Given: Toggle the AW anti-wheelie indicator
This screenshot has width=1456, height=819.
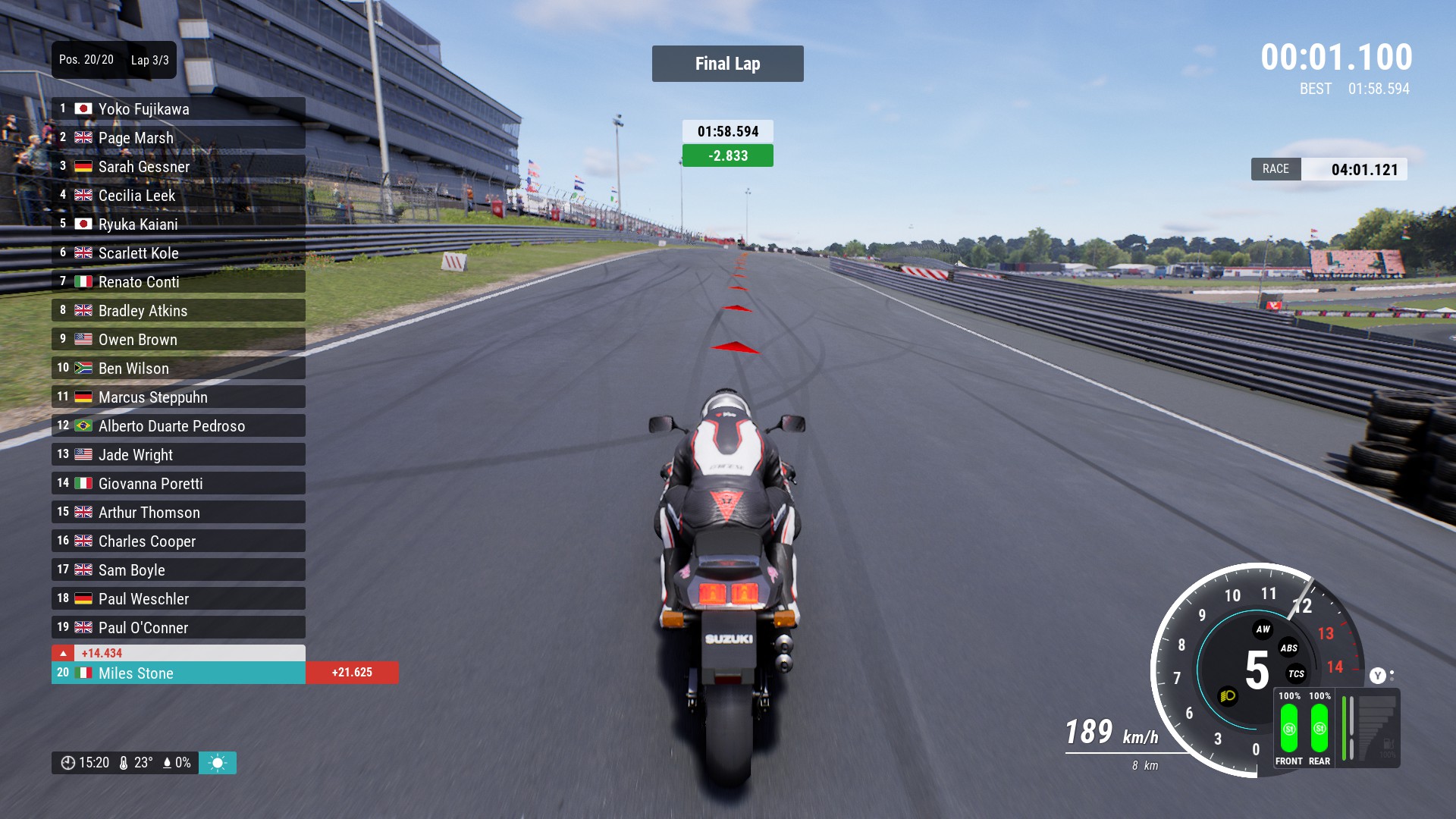Looking at the screenshot, I should tap(1263, 629).
